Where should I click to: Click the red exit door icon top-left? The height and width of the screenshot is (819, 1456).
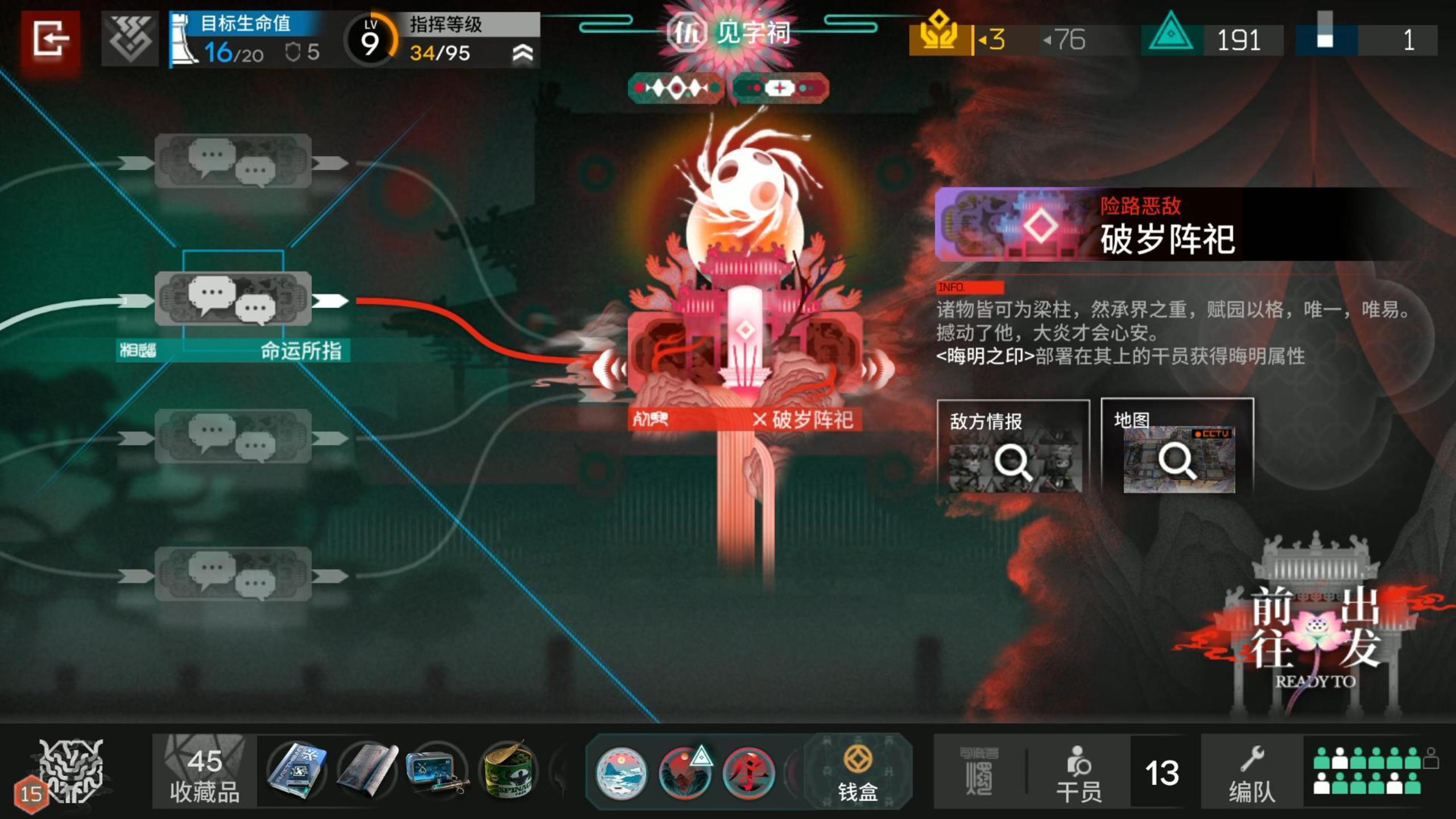pos(50,38)
